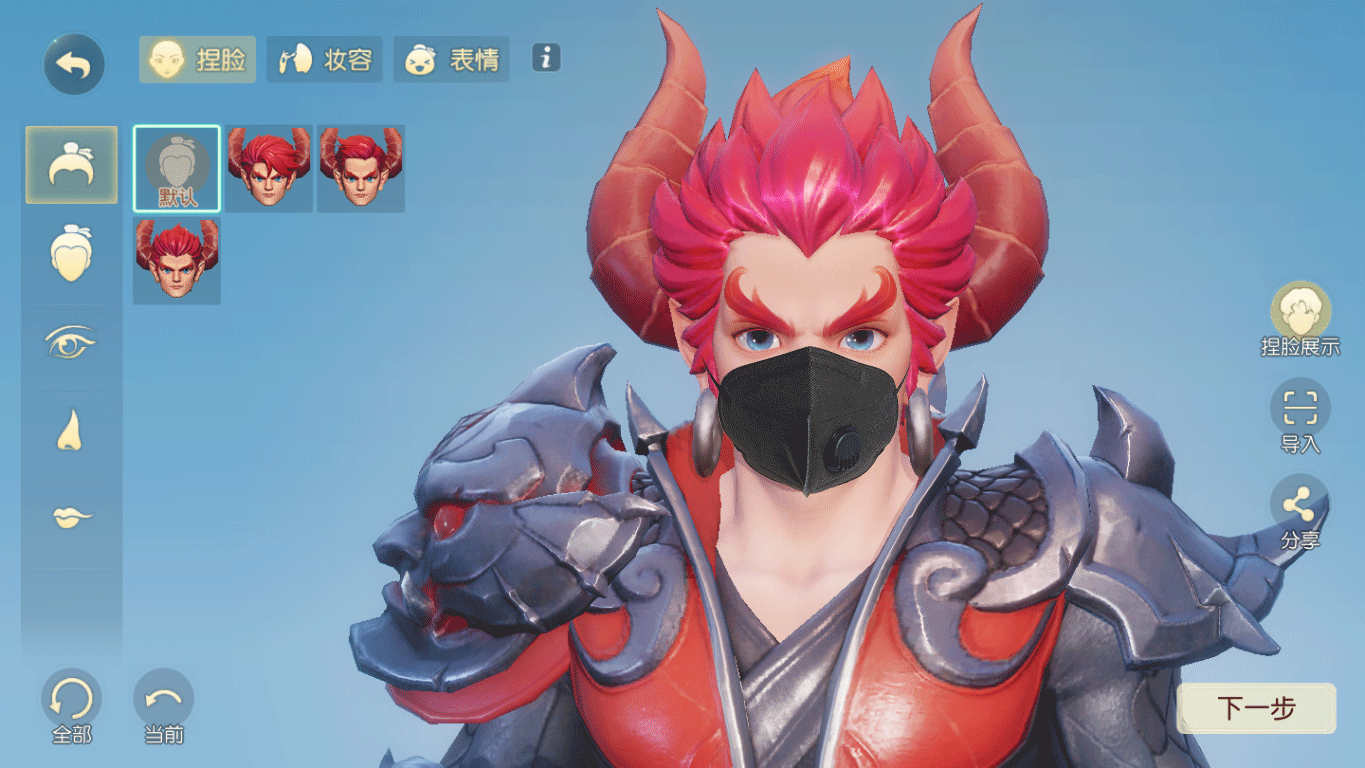Screen dimensions: 1365x768
Task: Select the hairstyle customization icon
Action: pos(71,164)
